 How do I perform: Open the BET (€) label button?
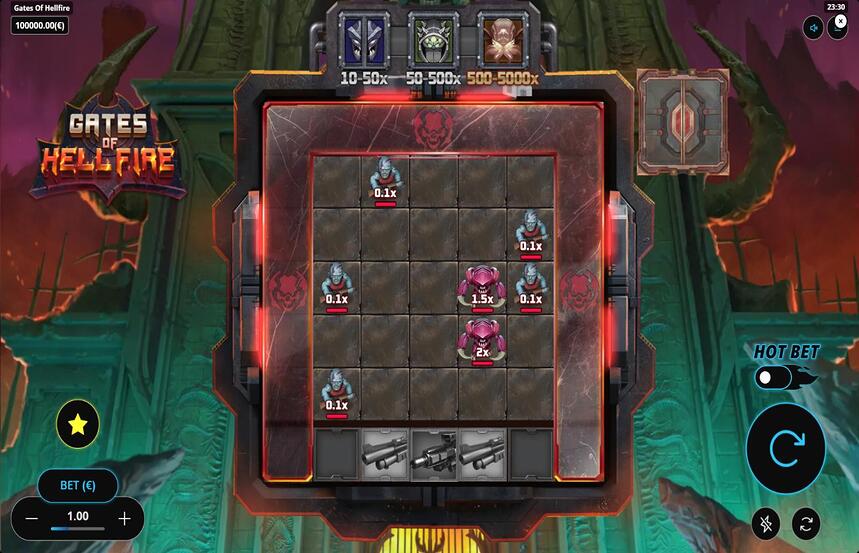77,485
